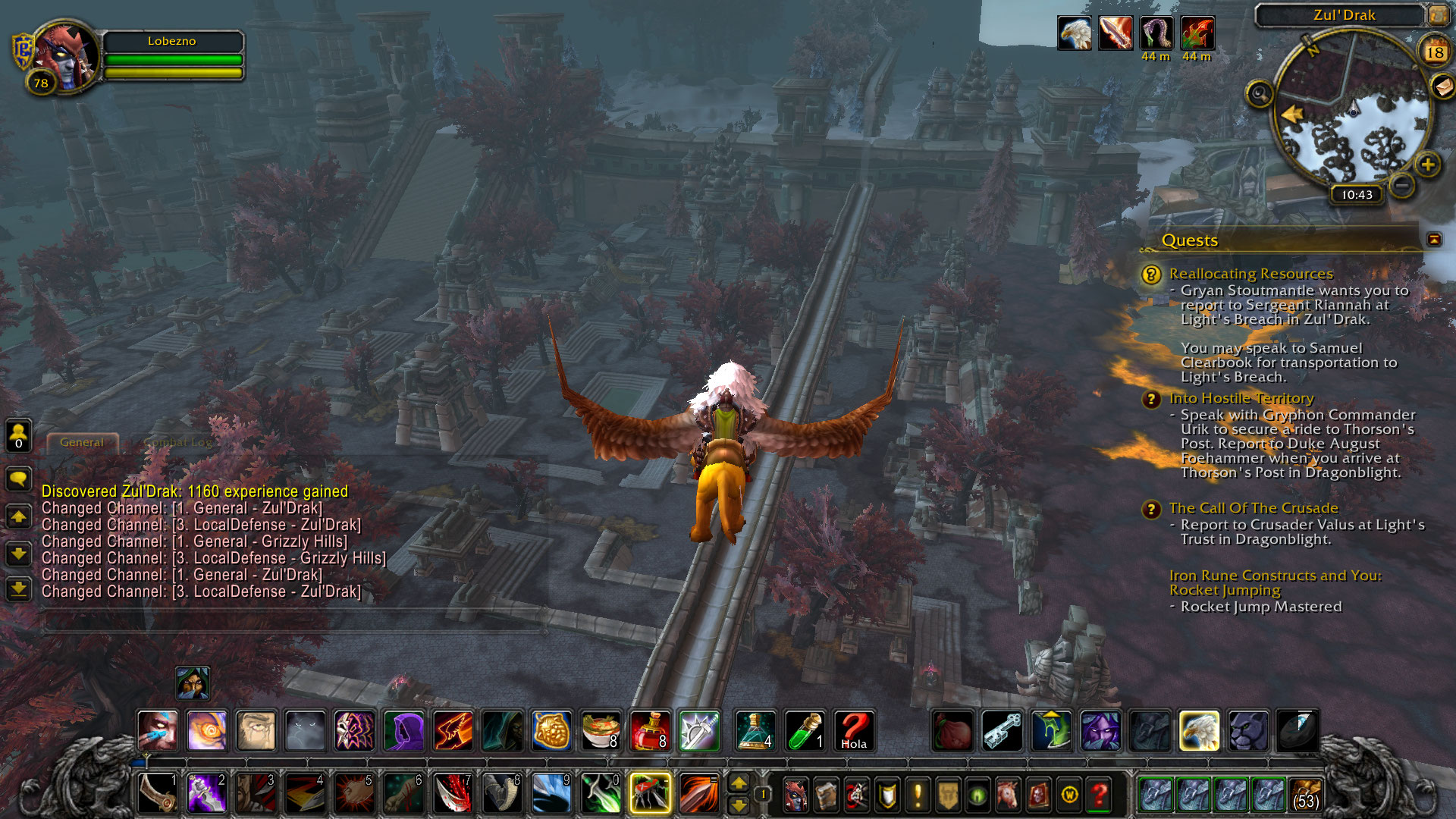Activate the ability in action slot 2
The image size is (1456, 819).
tap(206, 793)
